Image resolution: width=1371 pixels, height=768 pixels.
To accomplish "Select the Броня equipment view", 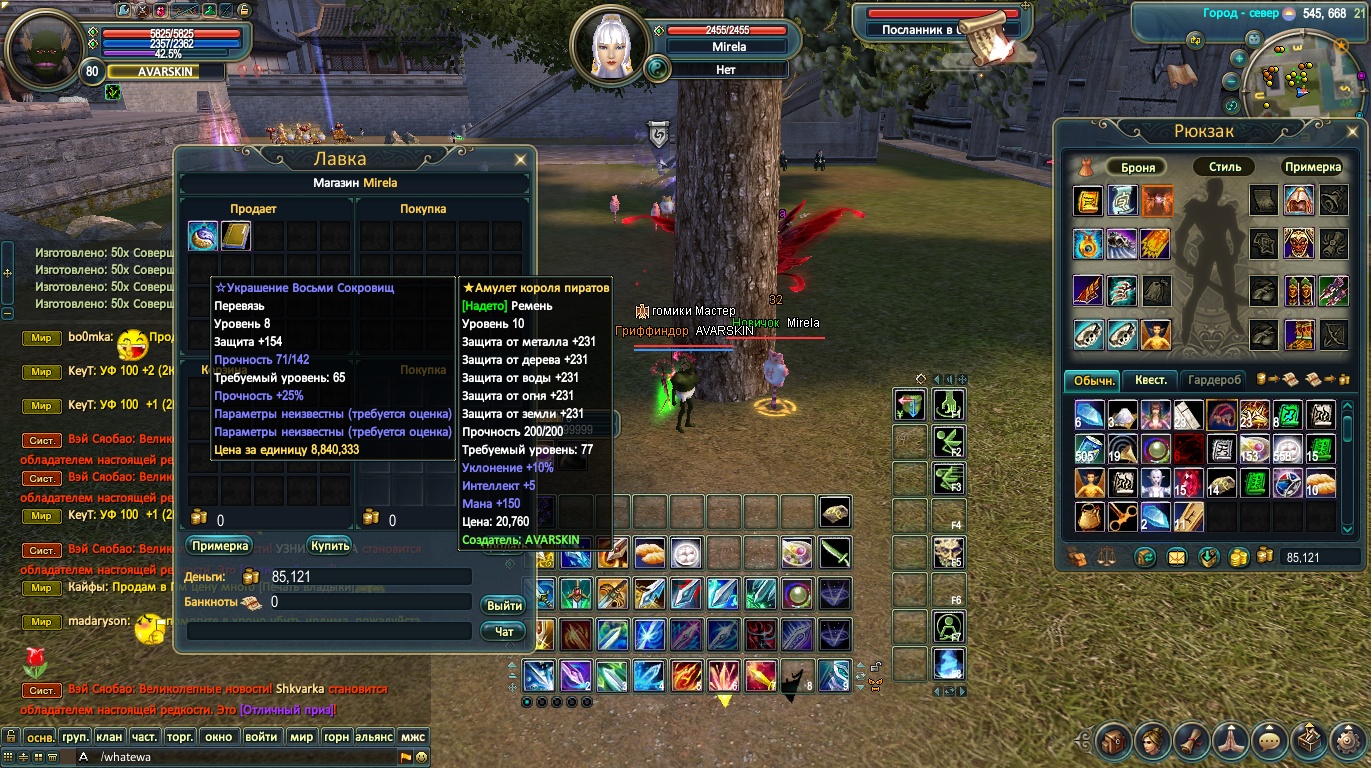I will tap(1137, 167).
